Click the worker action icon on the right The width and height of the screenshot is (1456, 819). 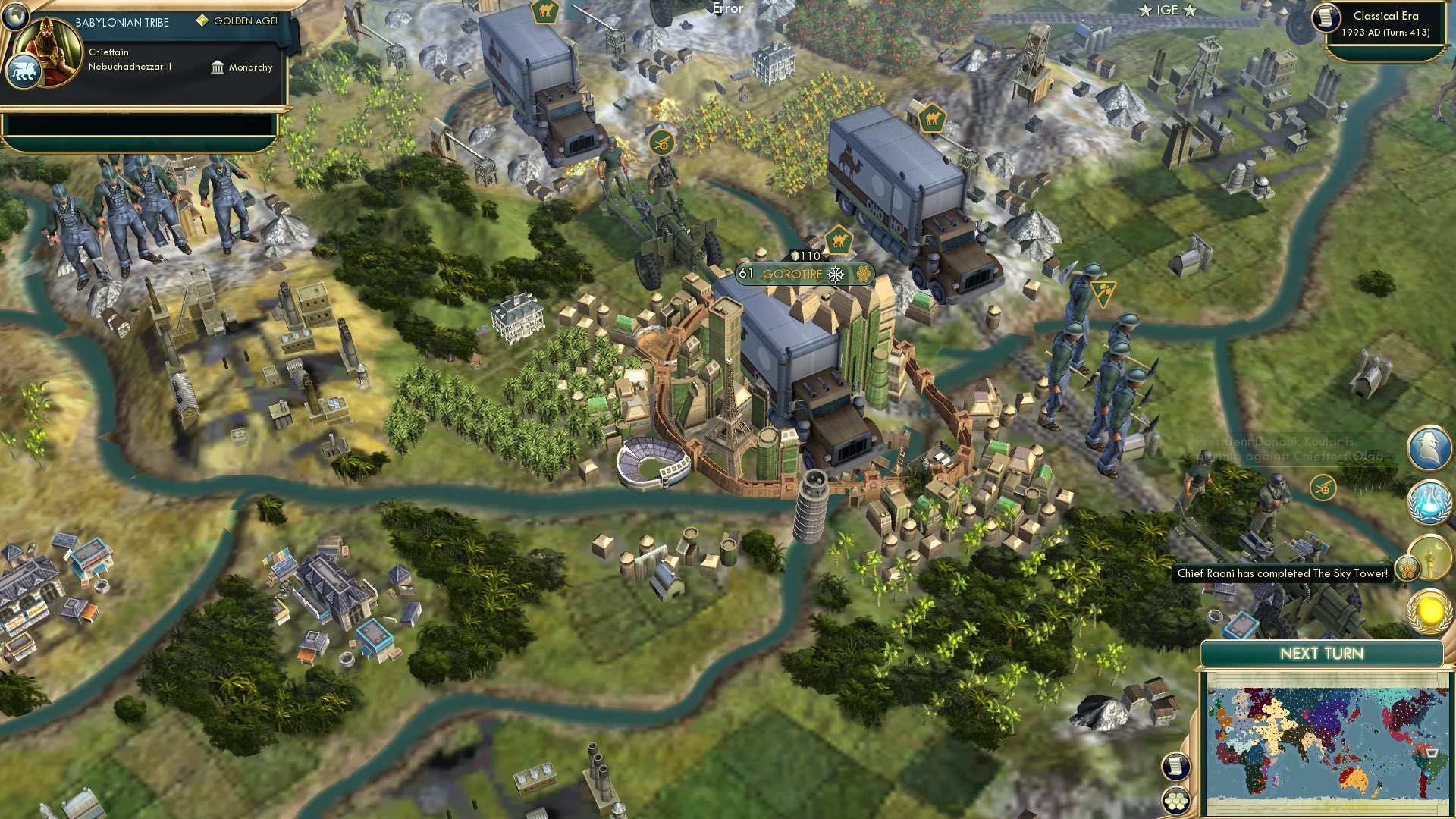coord(1103,292)
